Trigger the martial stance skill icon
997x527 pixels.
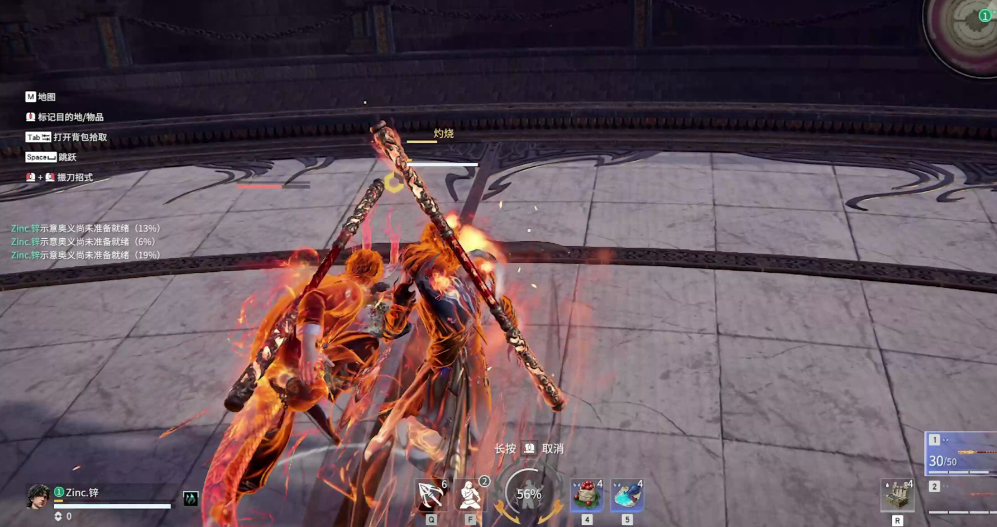471,494
